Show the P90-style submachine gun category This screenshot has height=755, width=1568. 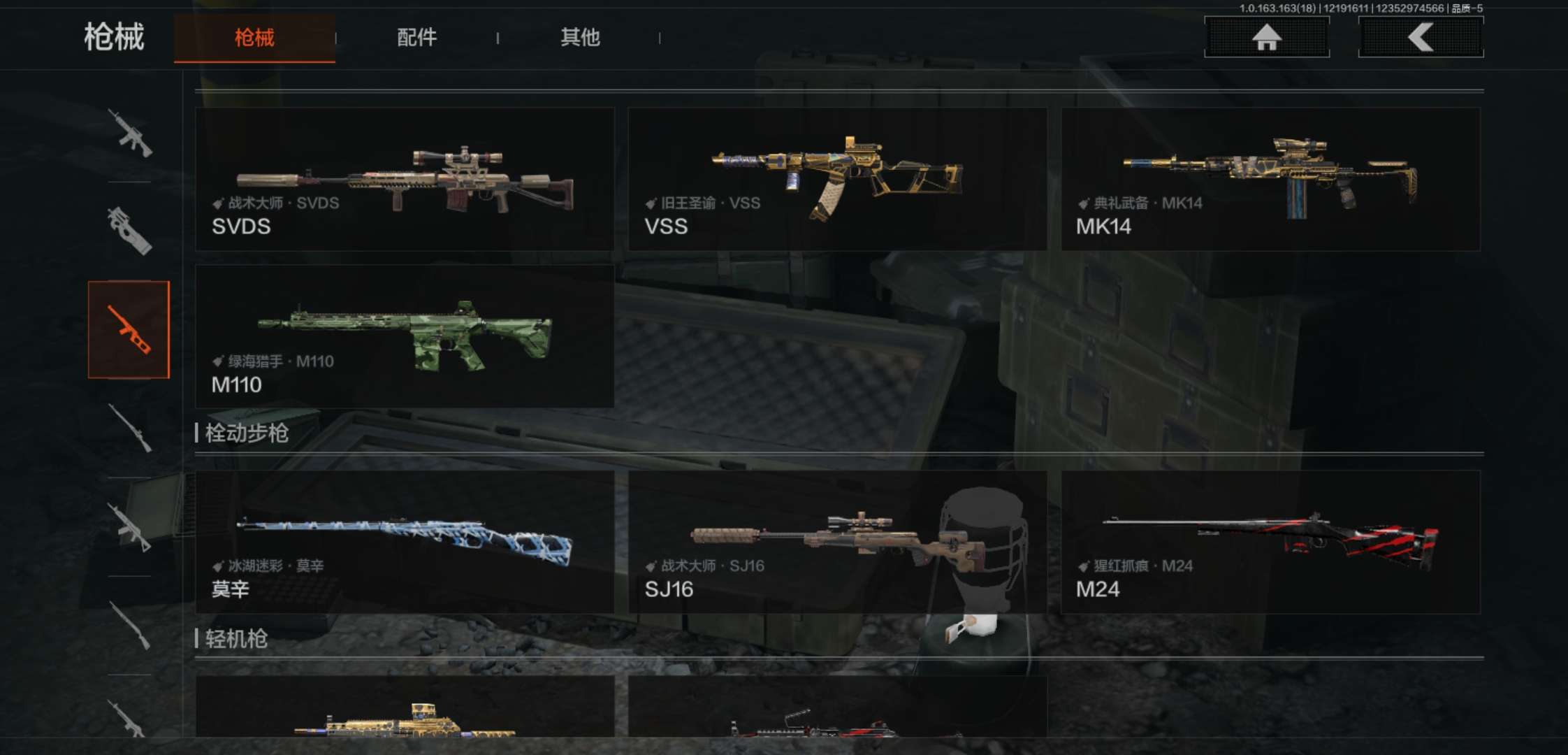(x=129, y=231)
